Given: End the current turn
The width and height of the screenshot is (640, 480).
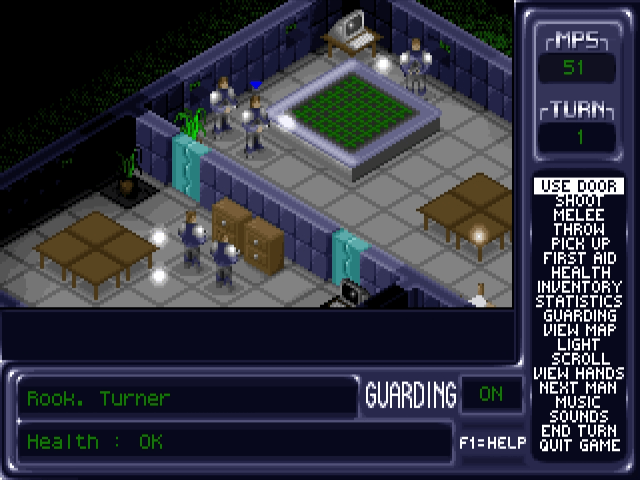Looking at the screenshot, I should (x=579, y=431).
